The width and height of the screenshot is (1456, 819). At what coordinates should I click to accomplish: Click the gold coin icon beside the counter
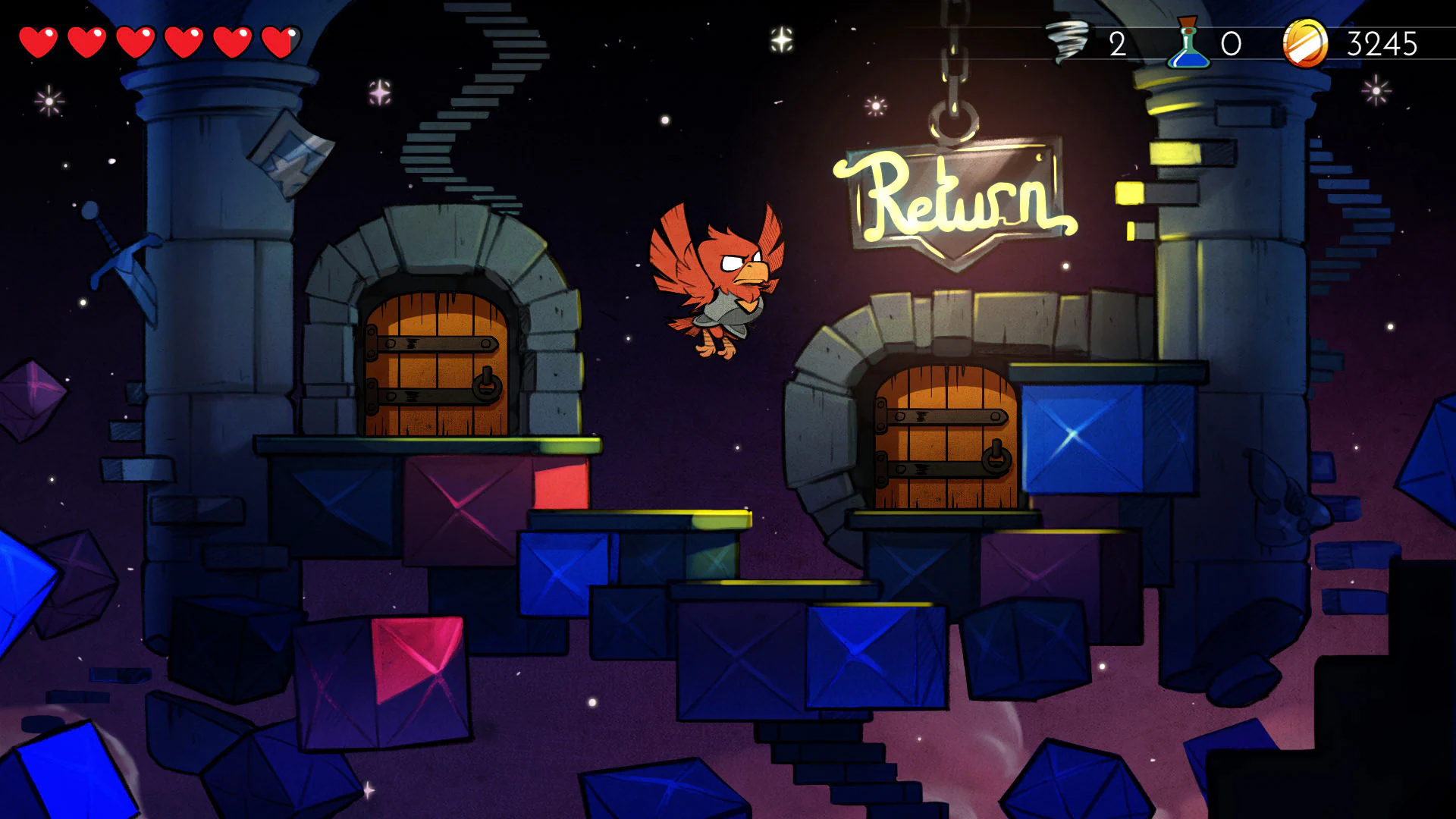[1306, 43]
